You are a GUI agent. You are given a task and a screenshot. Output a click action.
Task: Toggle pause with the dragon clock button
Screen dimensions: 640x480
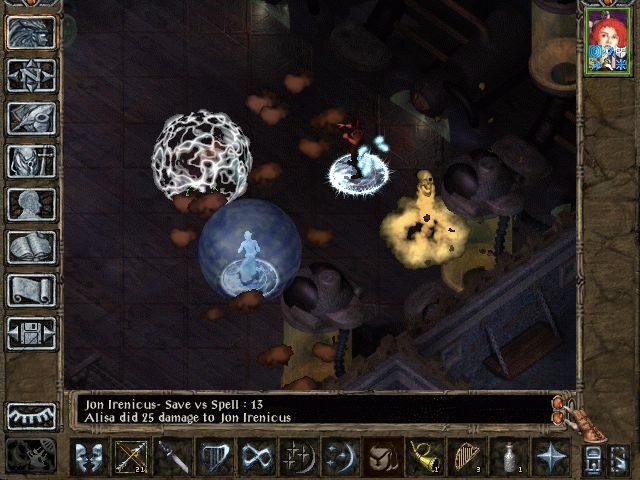(32, 456)
